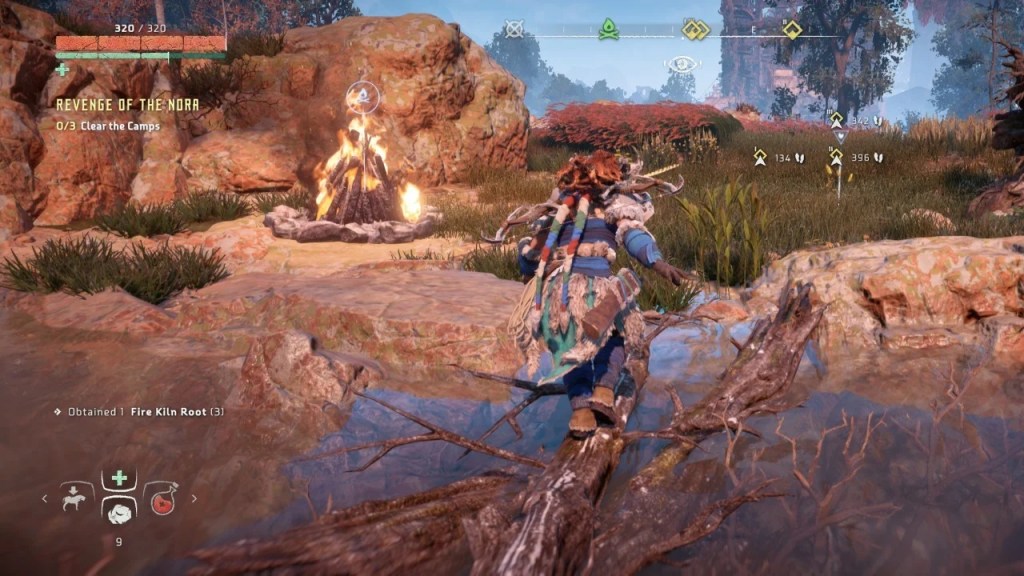
Task: Click the single yellow diamond compass marker
Action: pyautogui.click(x=792, y=29)
